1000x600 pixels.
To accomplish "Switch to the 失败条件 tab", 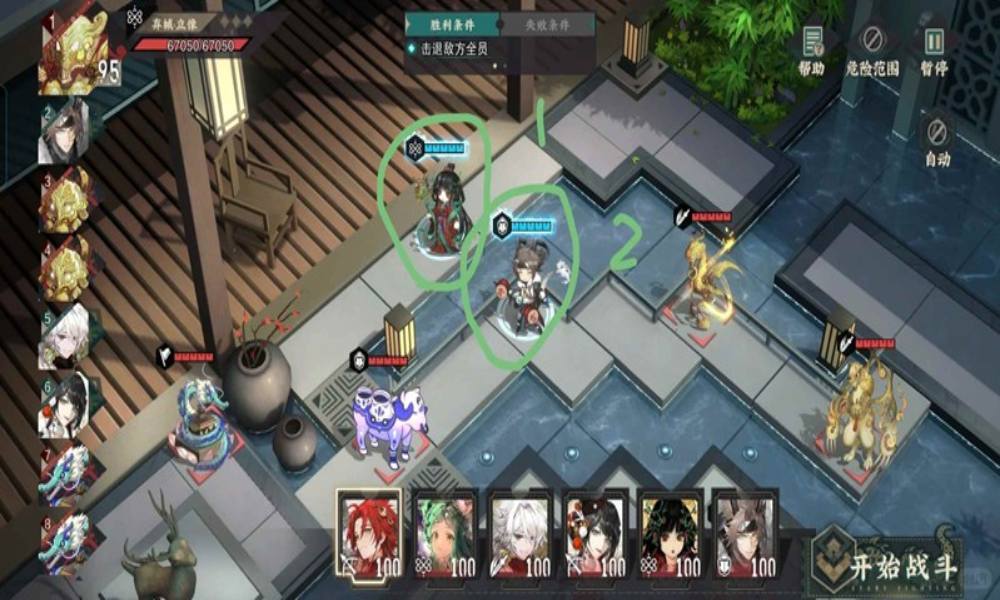I will pos(543,24).
